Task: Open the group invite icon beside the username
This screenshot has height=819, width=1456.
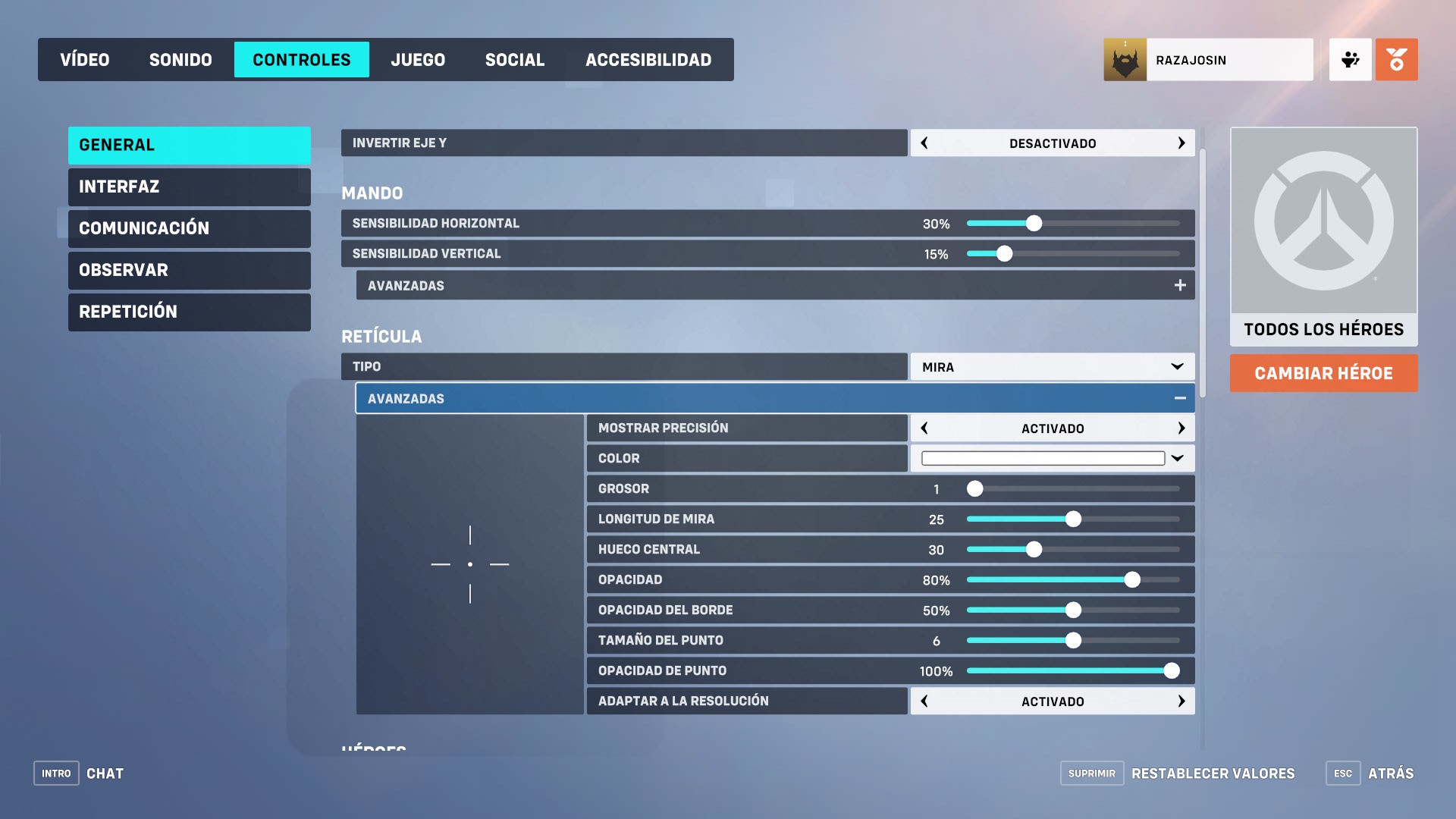Action: [1350, 59]
